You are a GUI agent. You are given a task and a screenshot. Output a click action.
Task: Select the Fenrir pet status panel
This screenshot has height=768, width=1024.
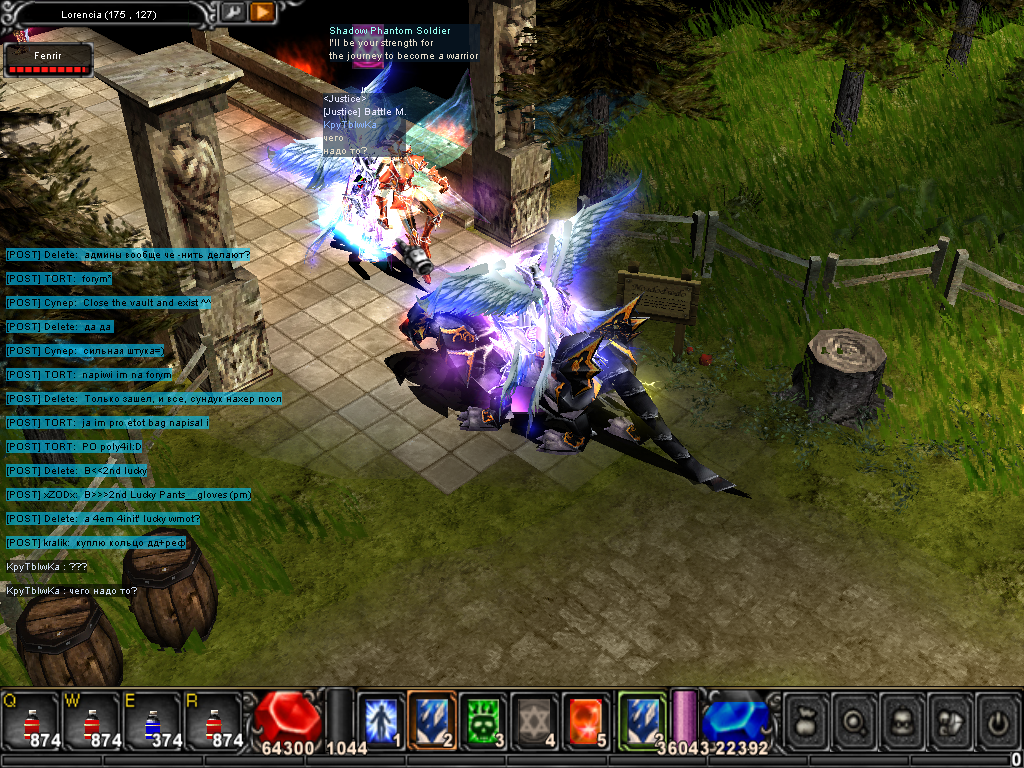pos(49,61)
